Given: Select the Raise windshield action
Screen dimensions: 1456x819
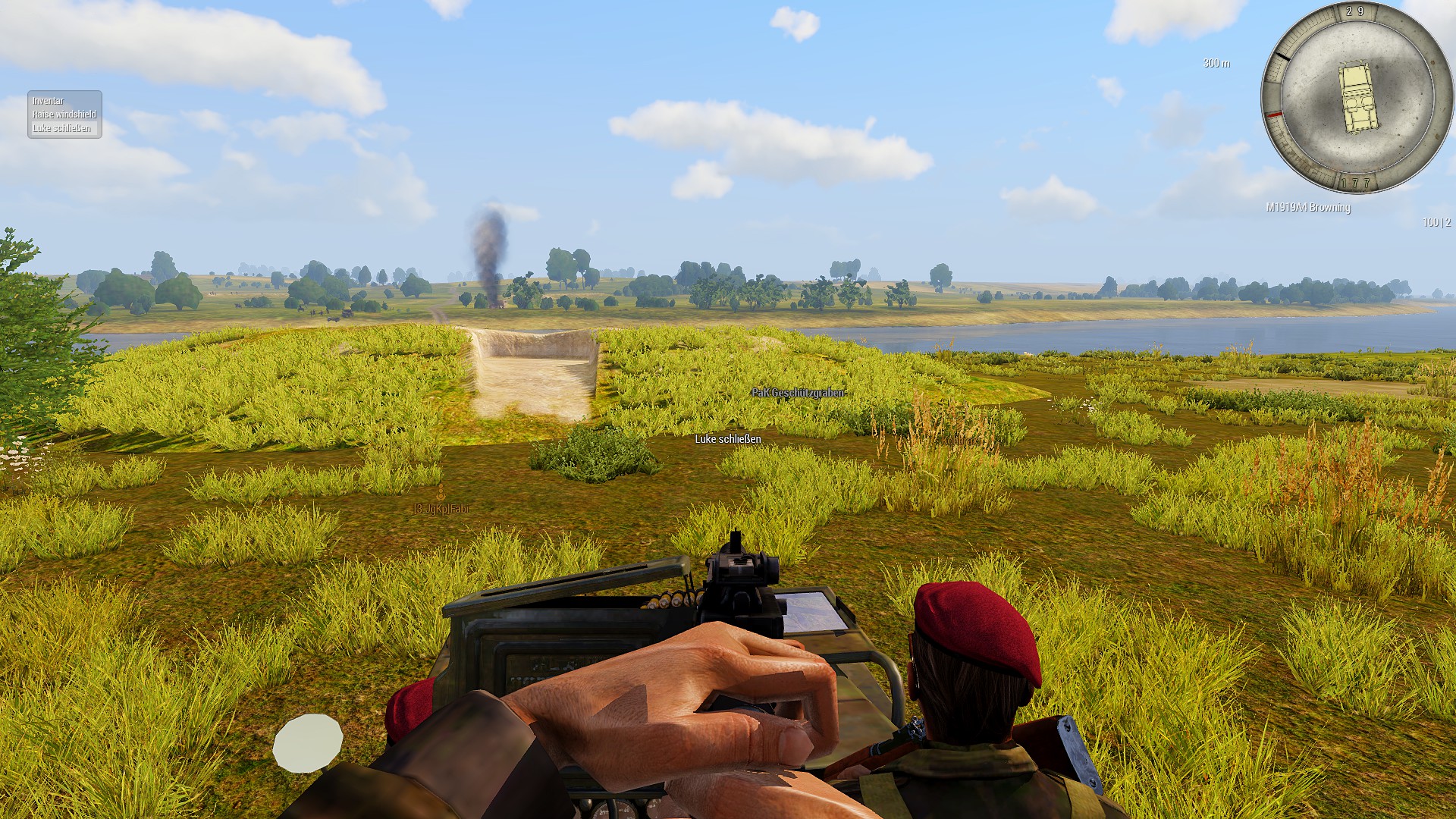Looking at the screenshot, I should (x=64, y=115).
